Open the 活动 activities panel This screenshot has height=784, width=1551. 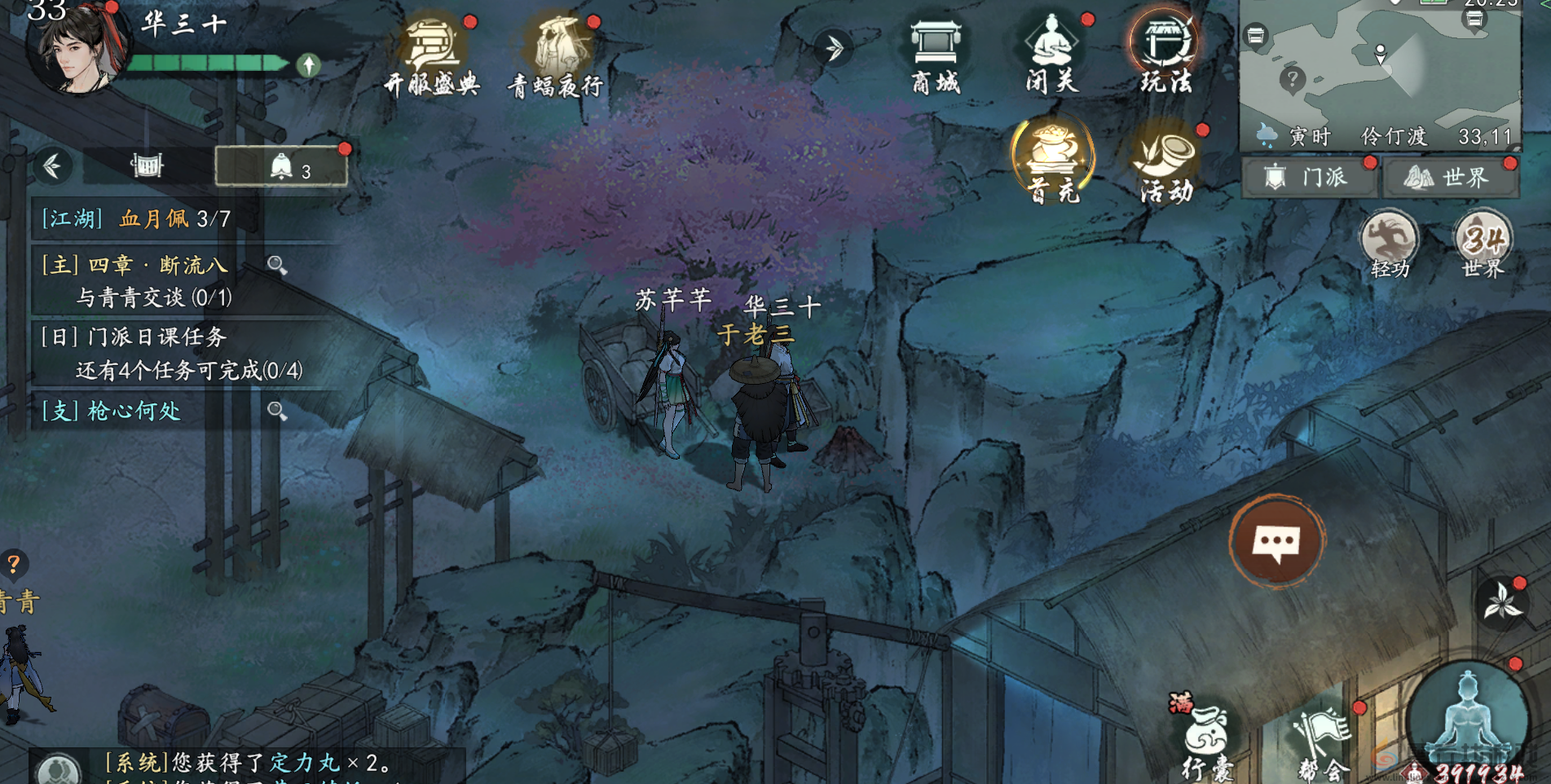pos(1166,161)
